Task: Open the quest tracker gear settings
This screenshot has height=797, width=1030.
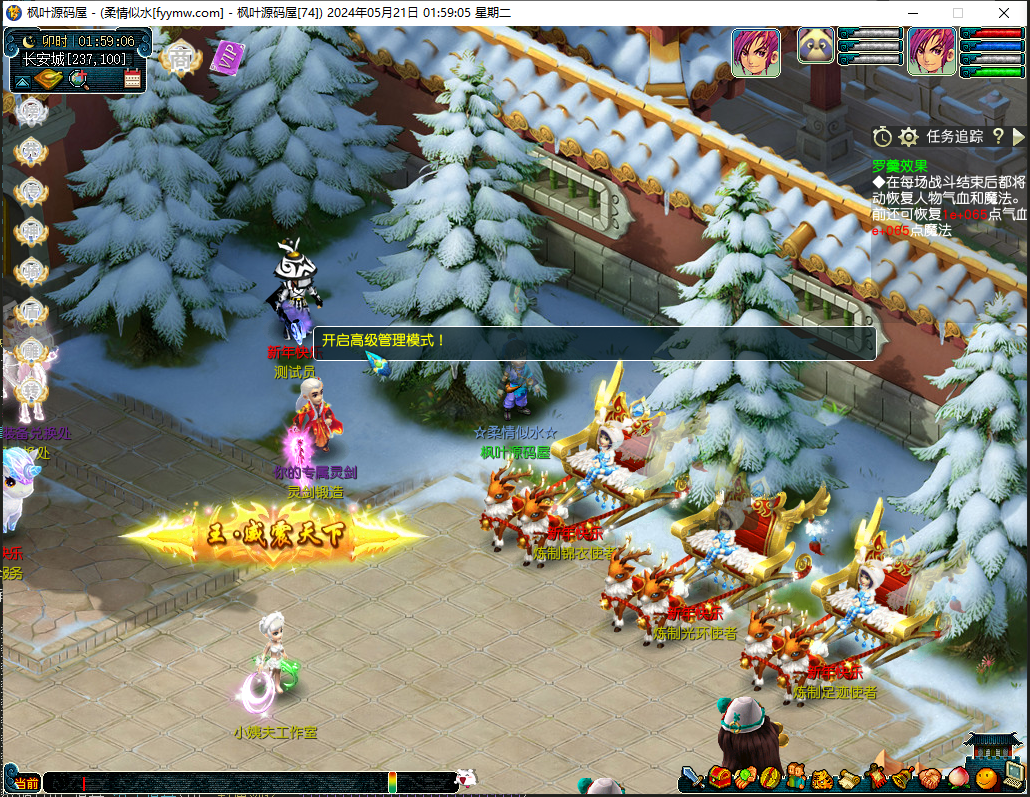Action: coord(908,137)
